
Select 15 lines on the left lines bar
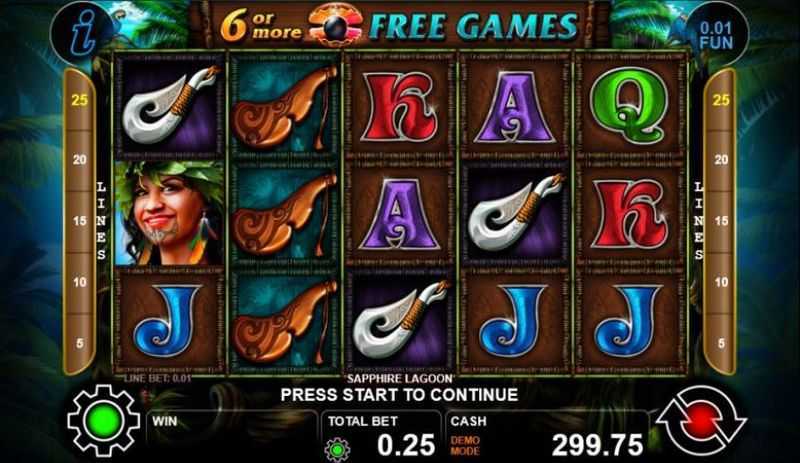(x=78, y=221)
